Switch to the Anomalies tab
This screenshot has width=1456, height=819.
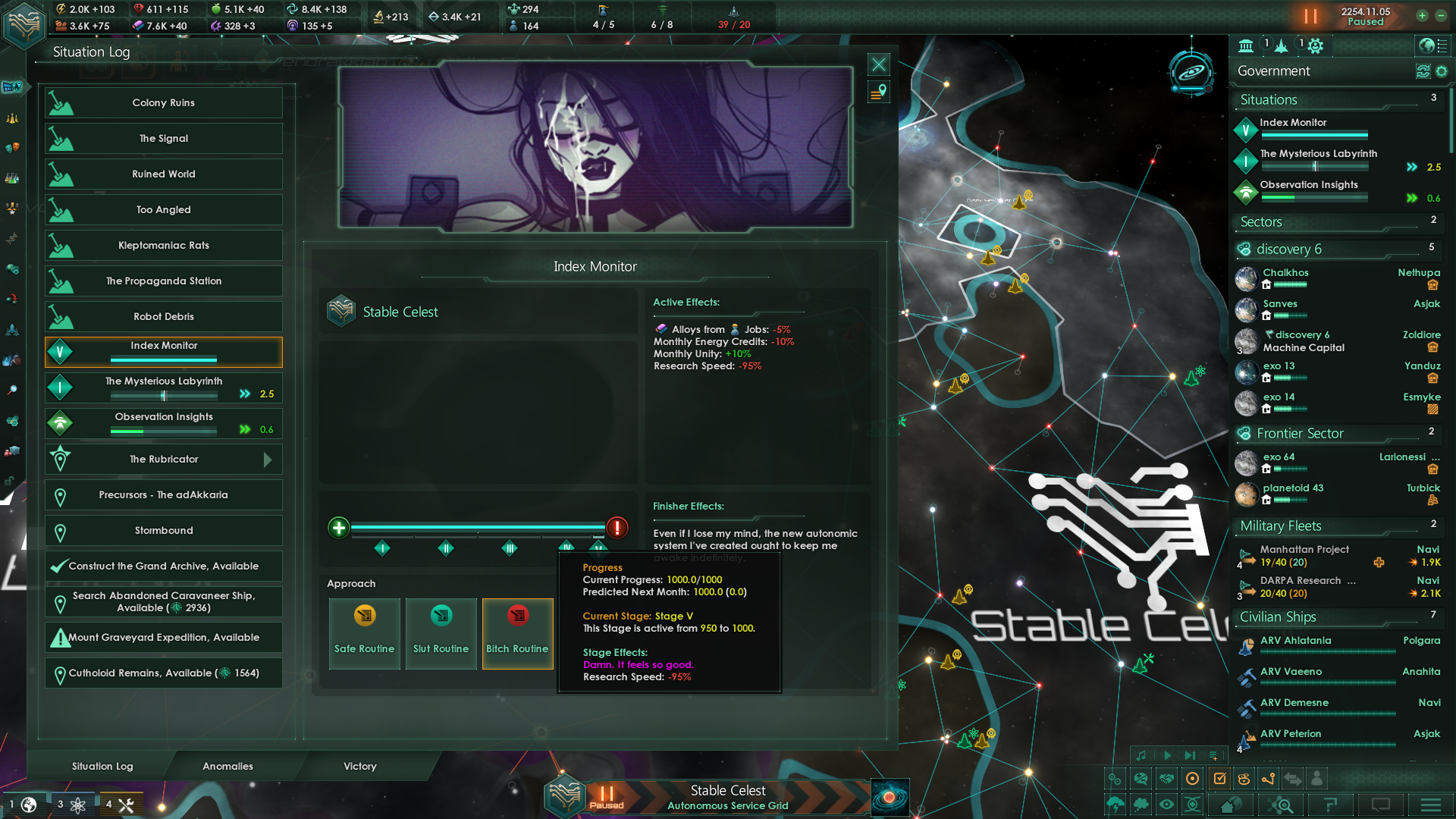click(x=227, y=766)
